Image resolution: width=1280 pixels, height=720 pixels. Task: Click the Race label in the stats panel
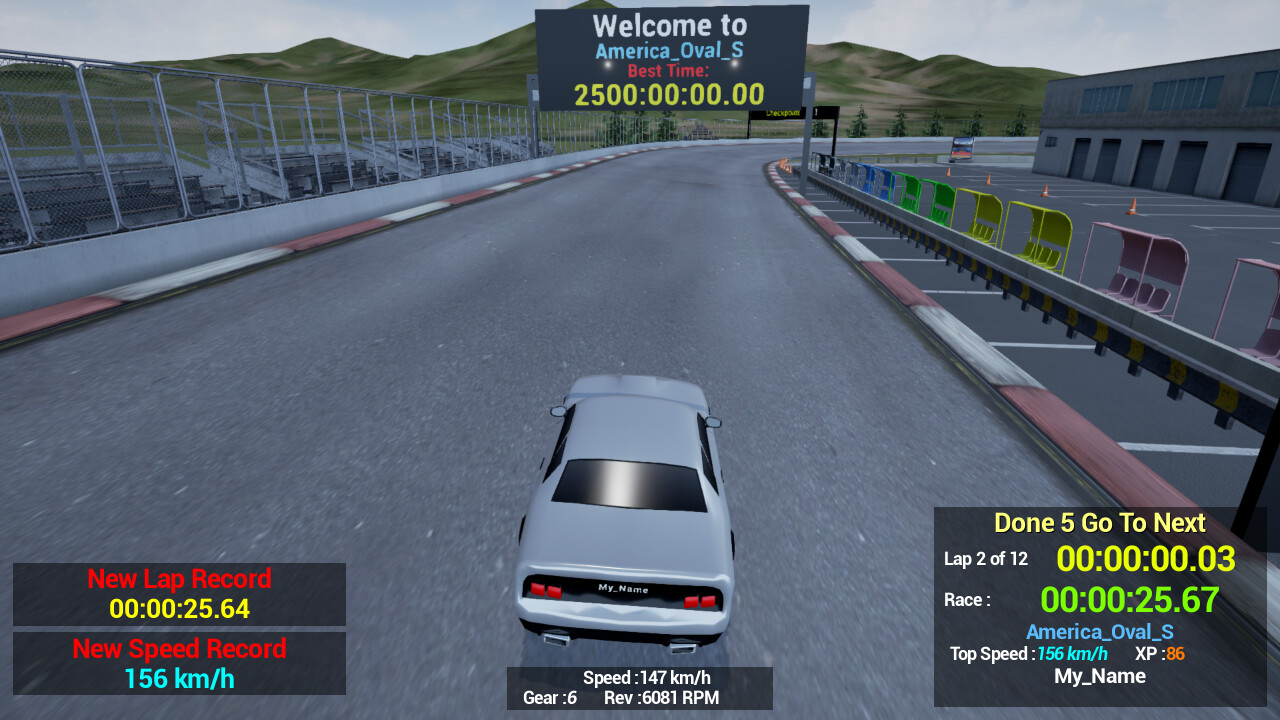(x=966, y=600)
